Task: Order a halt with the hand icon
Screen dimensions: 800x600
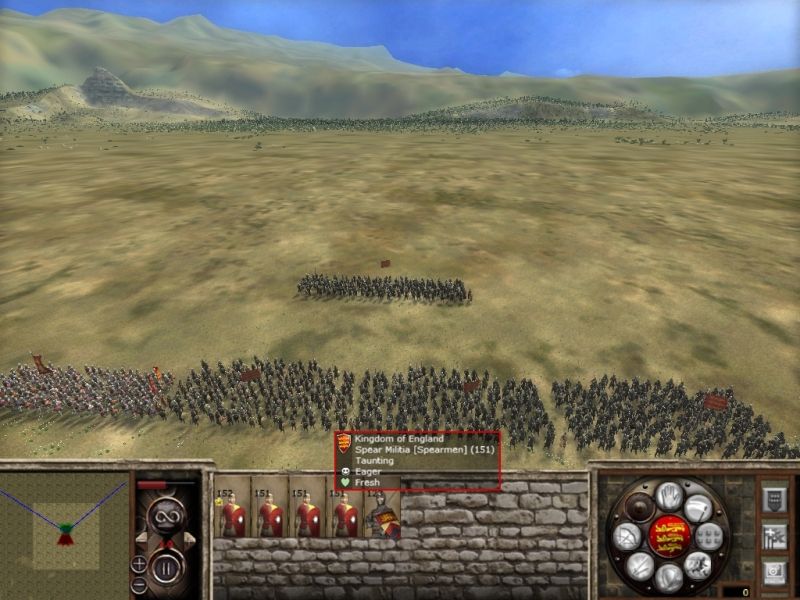Action: (669, 496)
